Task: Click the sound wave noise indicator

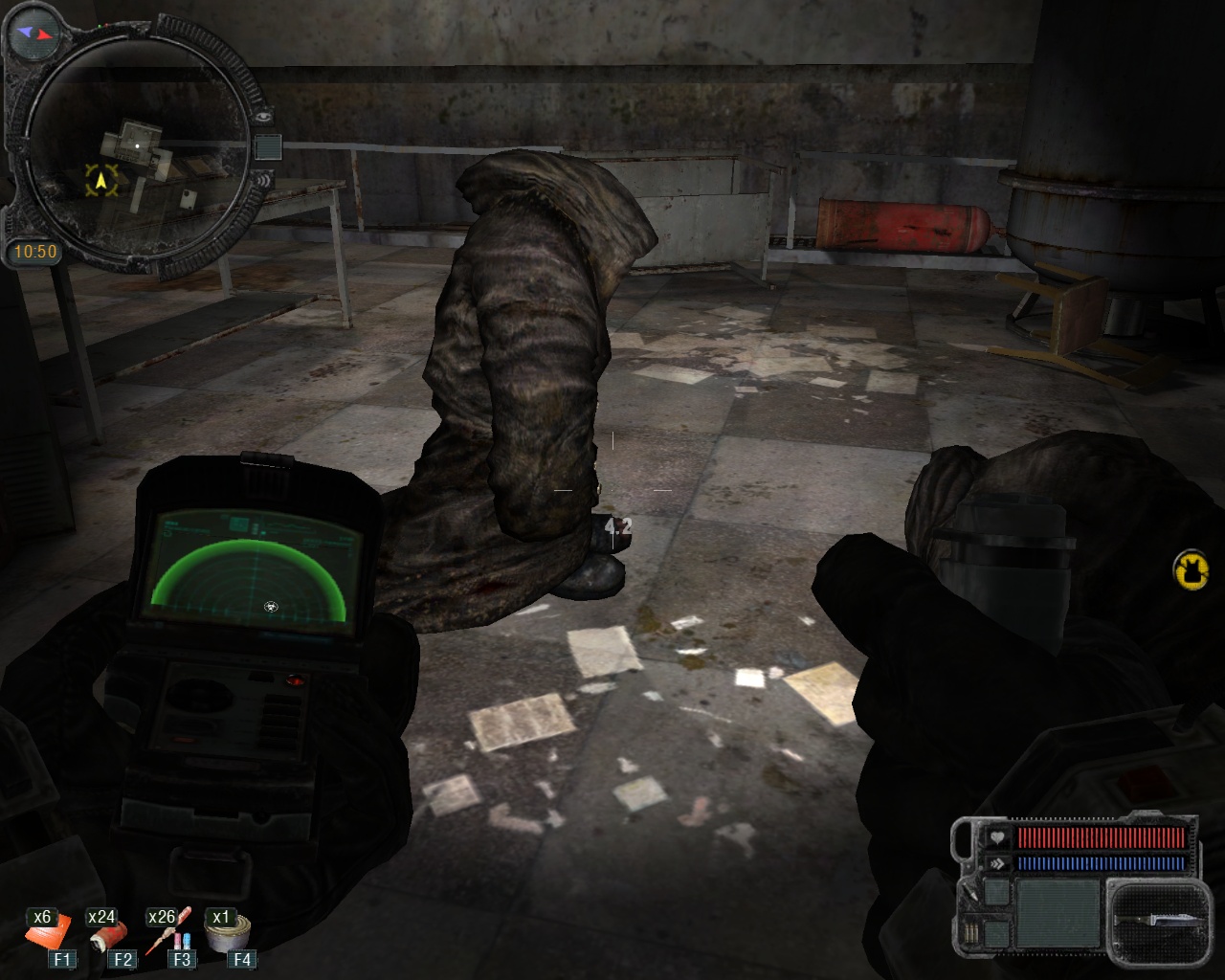Action: click(263, 179)
